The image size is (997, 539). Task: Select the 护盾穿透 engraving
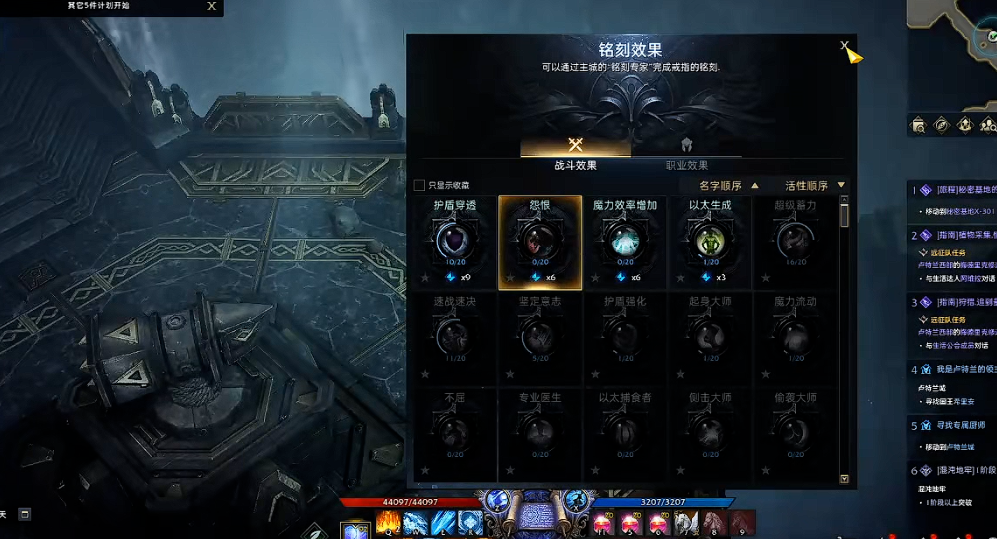[x=454, y=240]
